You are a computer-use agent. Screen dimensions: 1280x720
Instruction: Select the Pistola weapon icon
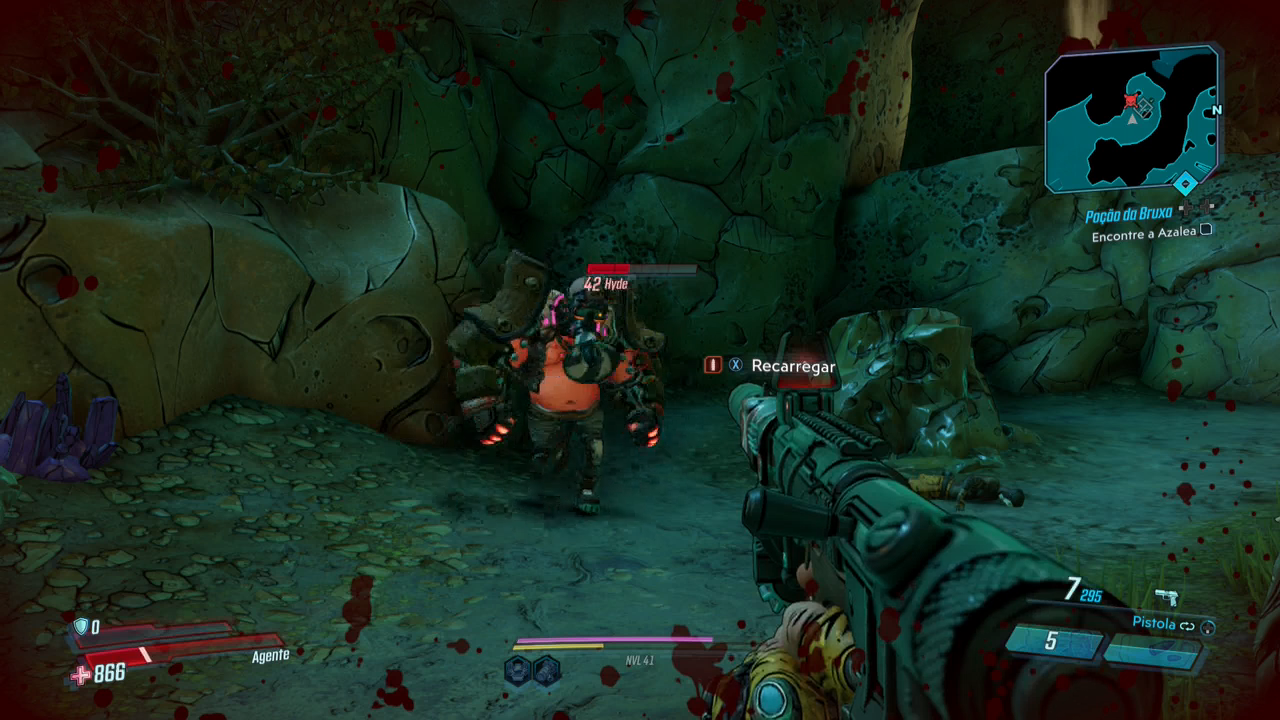[x=1166, y=599]
